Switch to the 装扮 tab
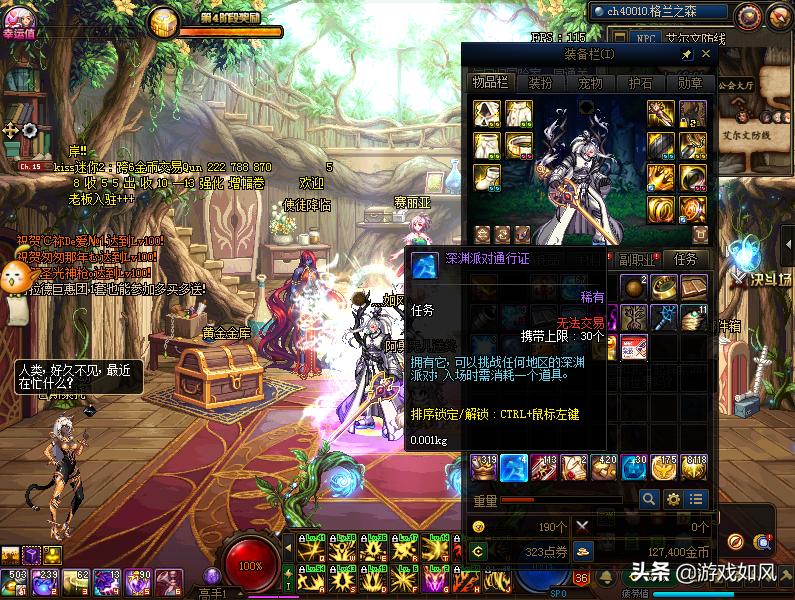 539,83
